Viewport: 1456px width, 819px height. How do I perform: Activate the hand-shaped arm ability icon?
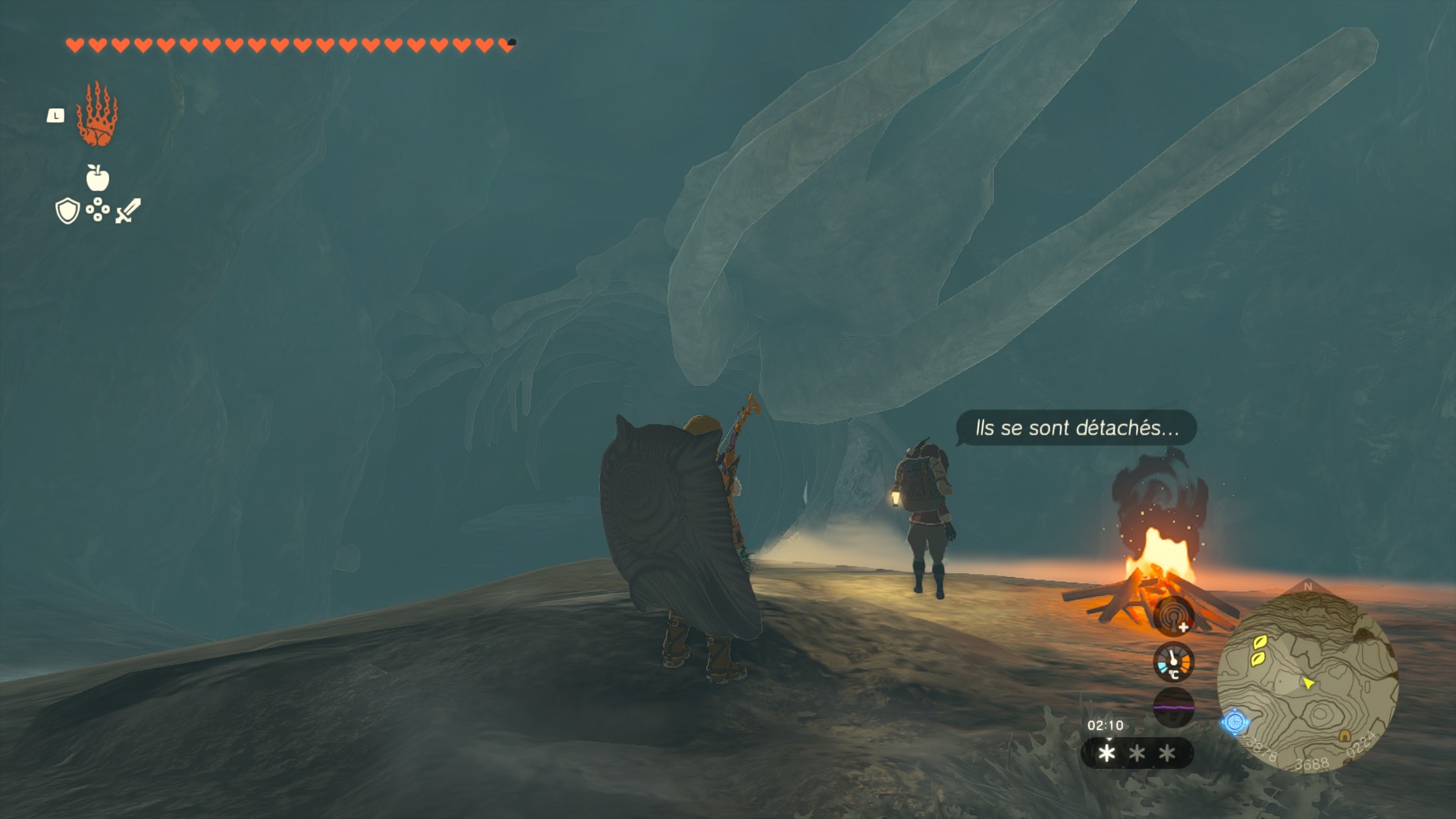(97, 115)
